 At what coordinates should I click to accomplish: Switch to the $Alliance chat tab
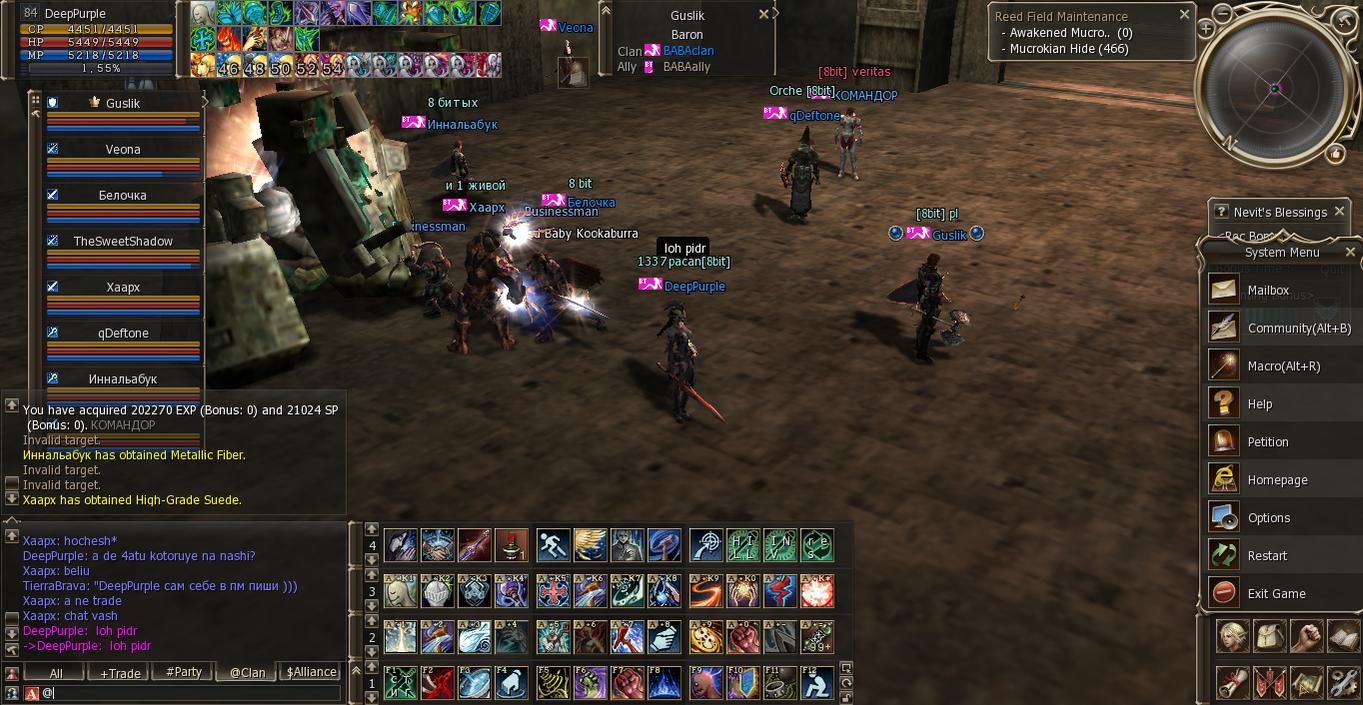(311, 673)
